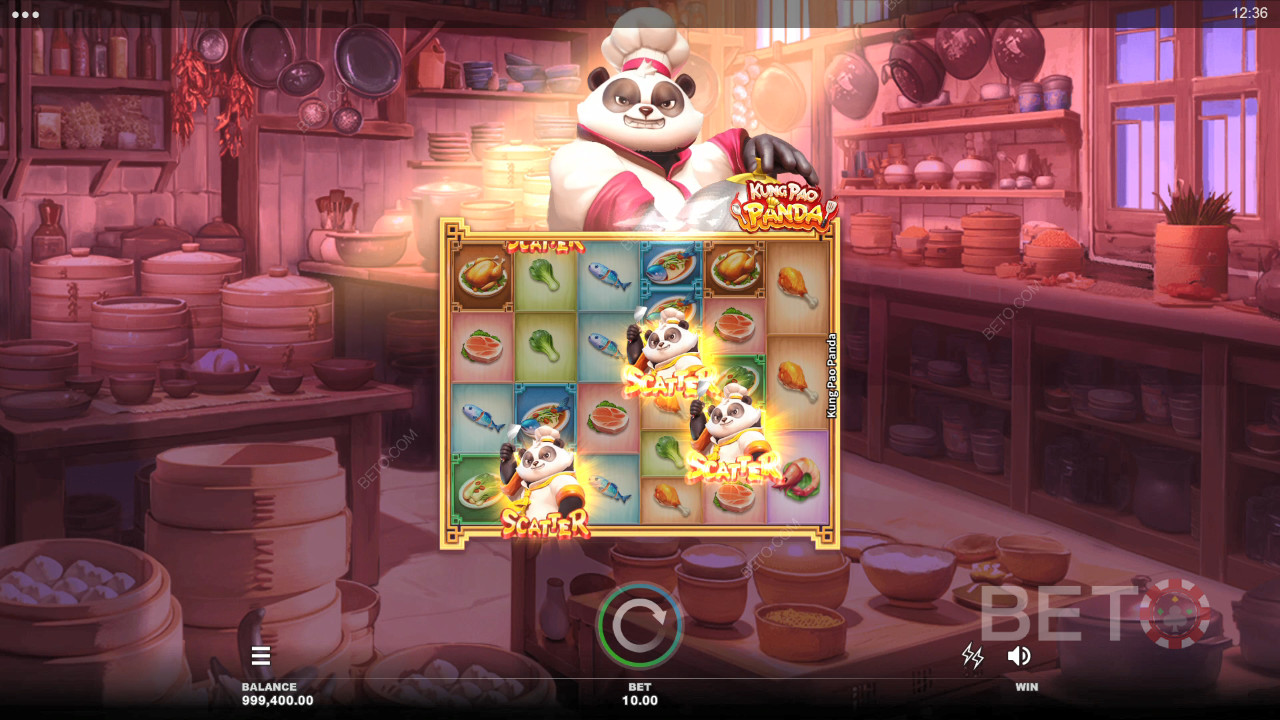Open the hamburger menu
Viewport: 1280px width, 720px height.
click(261, 656)
